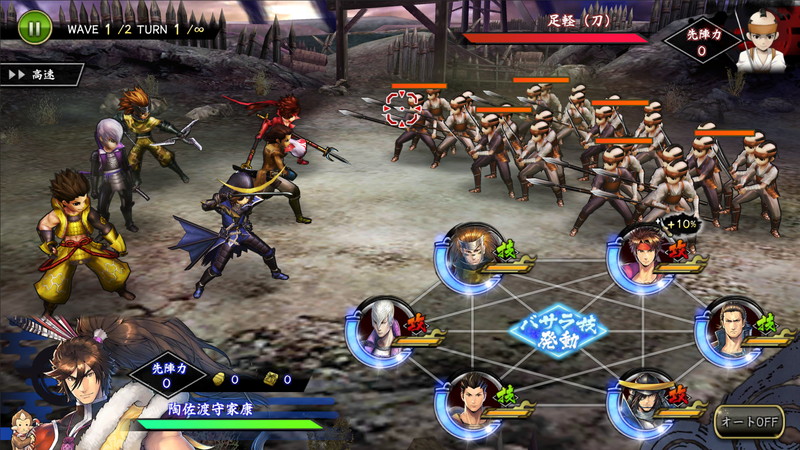The height and width of the screenshot is (450, 800).
Task: Select the spiky black-haired warrior portrait
Action: pyautogui.click(x=467, y=400)
